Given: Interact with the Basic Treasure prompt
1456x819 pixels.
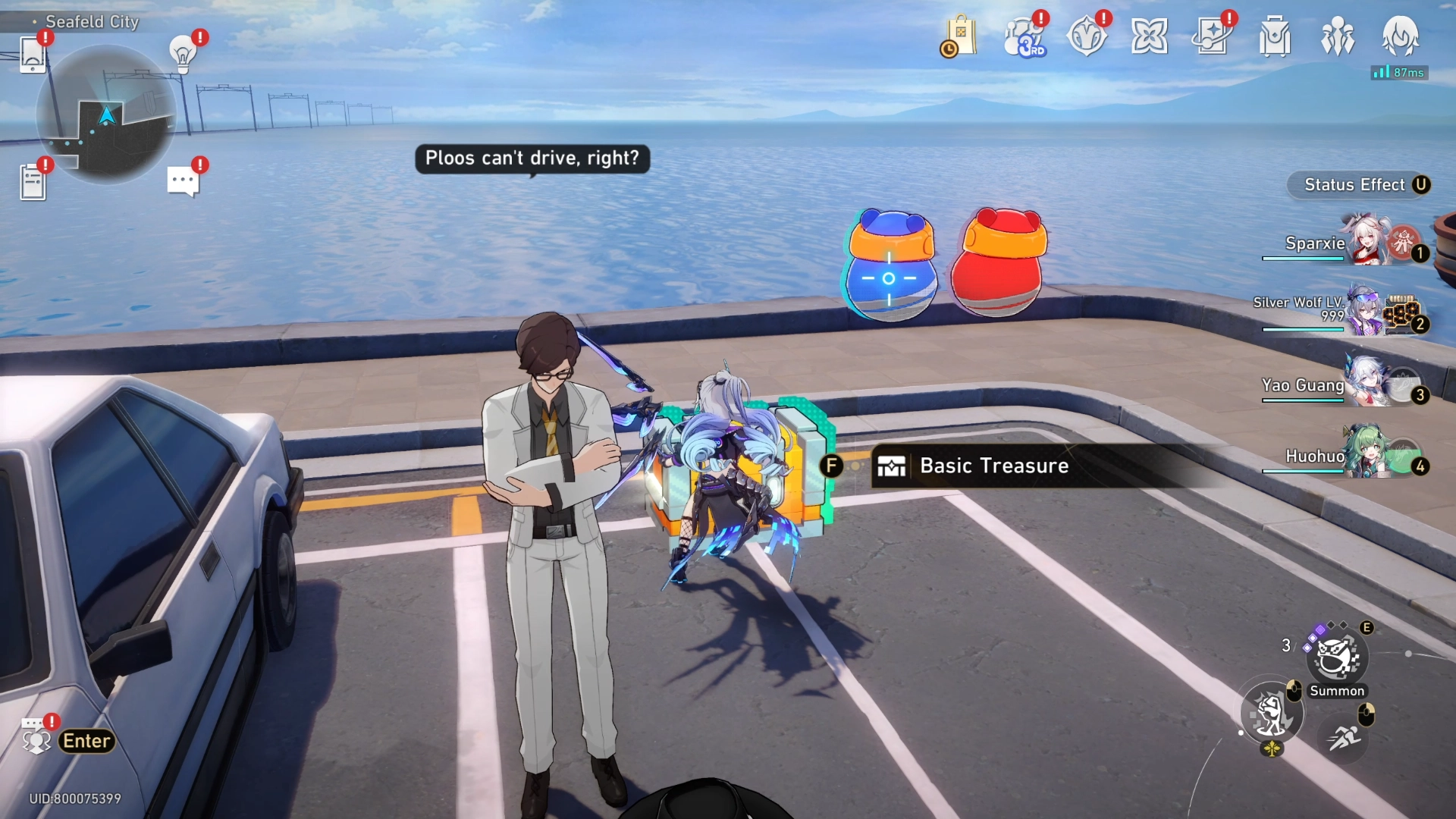Looking at the screenshot, I should click(x=993, y=466).
